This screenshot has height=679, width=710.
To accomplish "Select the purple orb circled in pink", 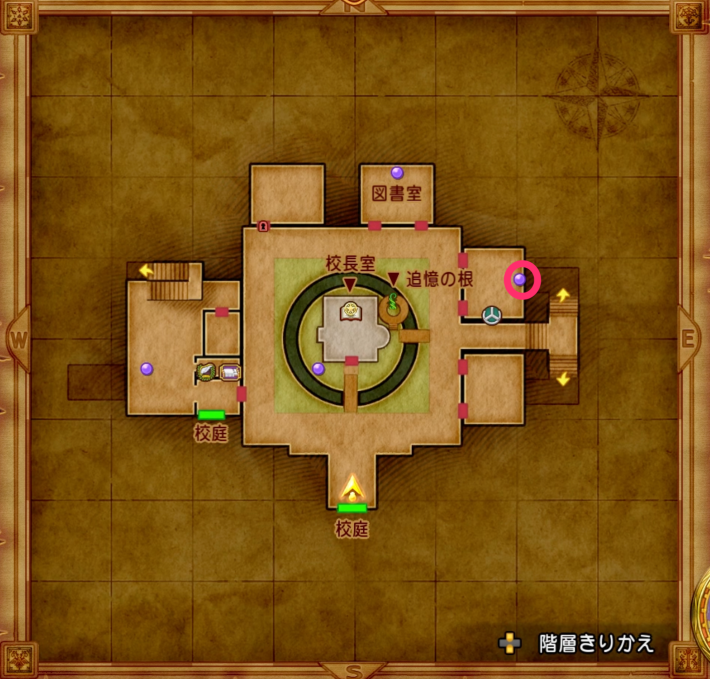I will click(520, 280).
